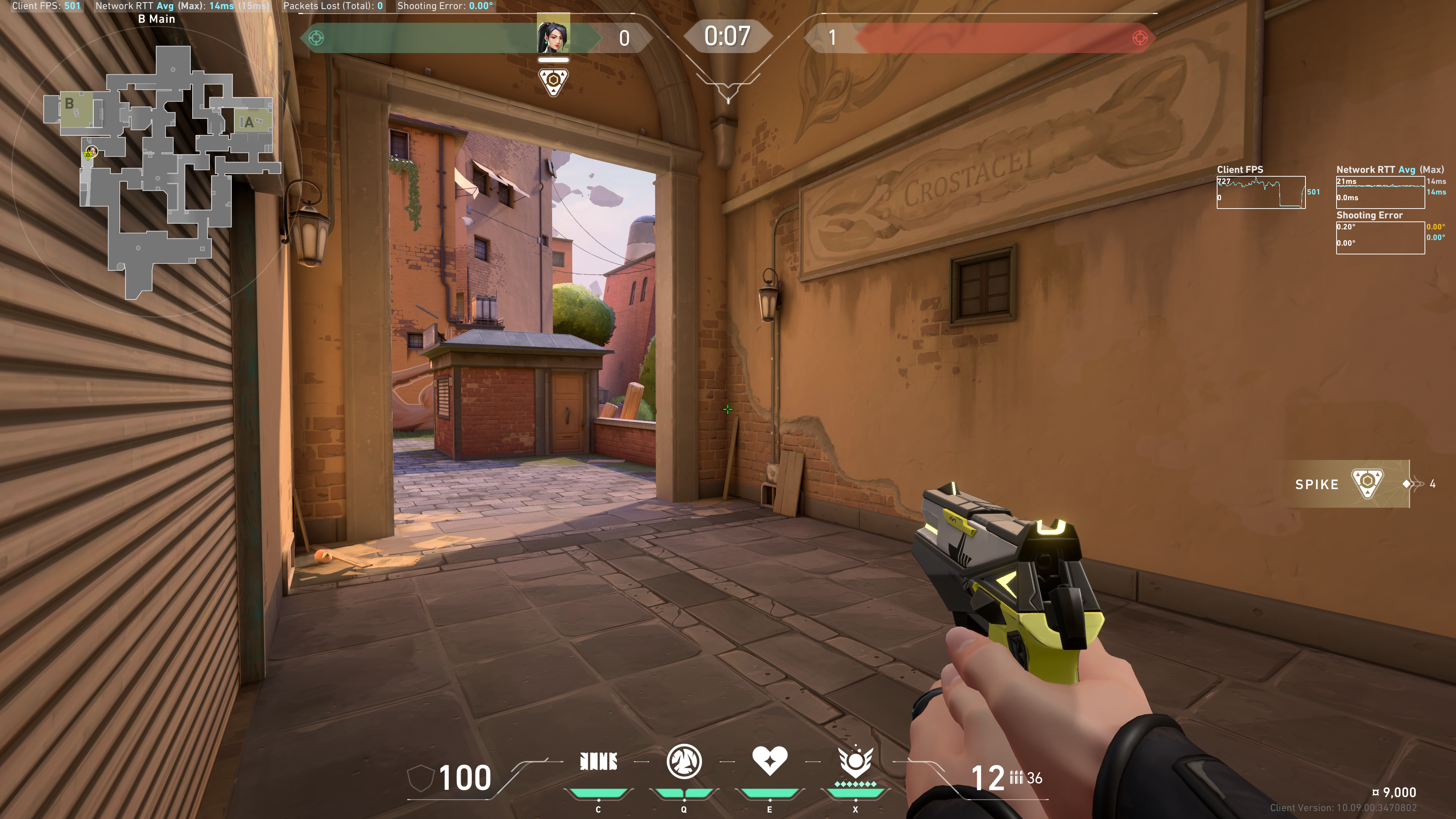The width and height of the screenshot is (1456, 819).
Task: Click the B site marker on the minimap
Action: pyautogui.click(x=69, y=104)
